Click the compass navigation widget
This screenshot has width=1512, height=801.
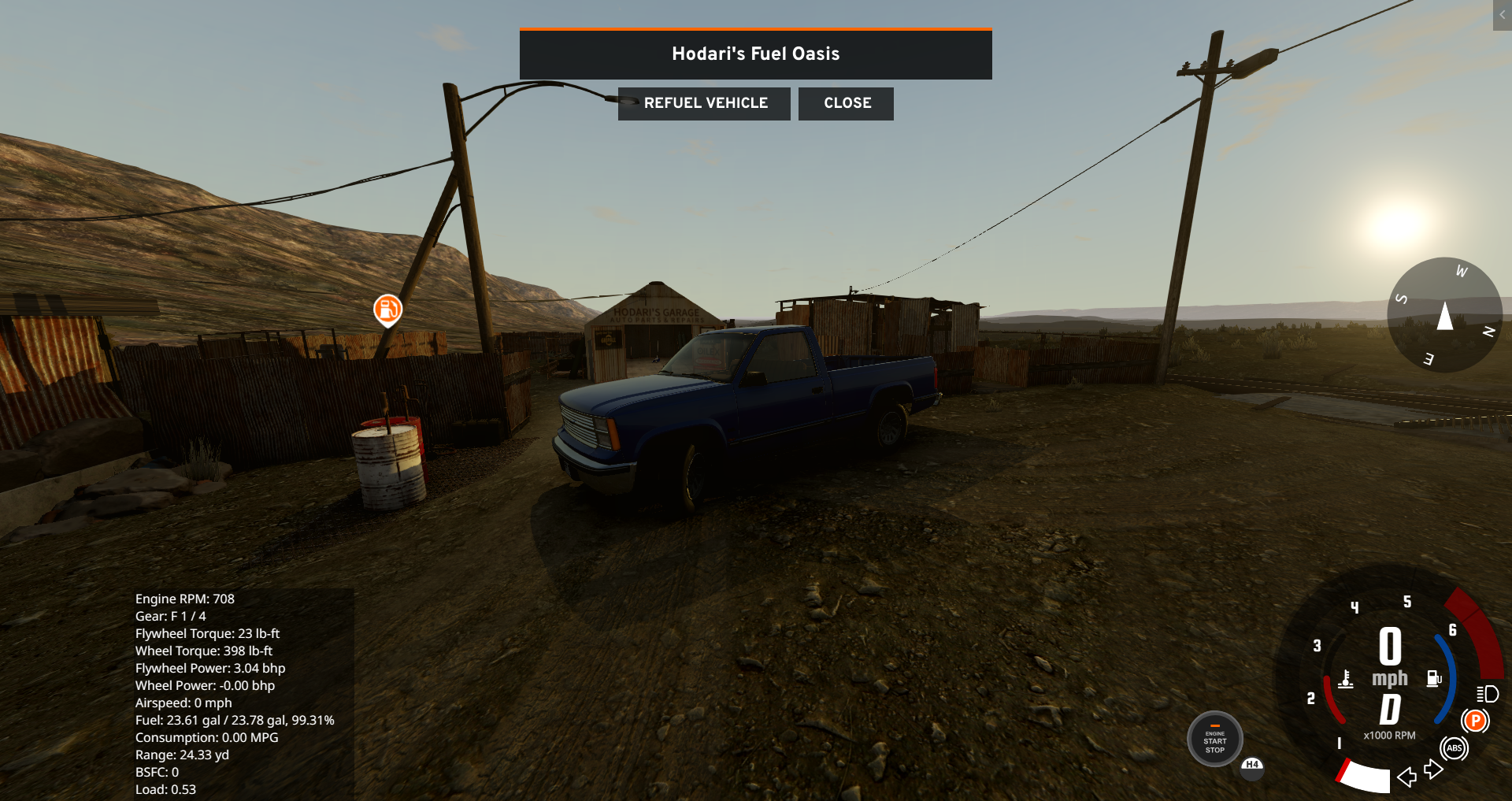pos(1444,315)
